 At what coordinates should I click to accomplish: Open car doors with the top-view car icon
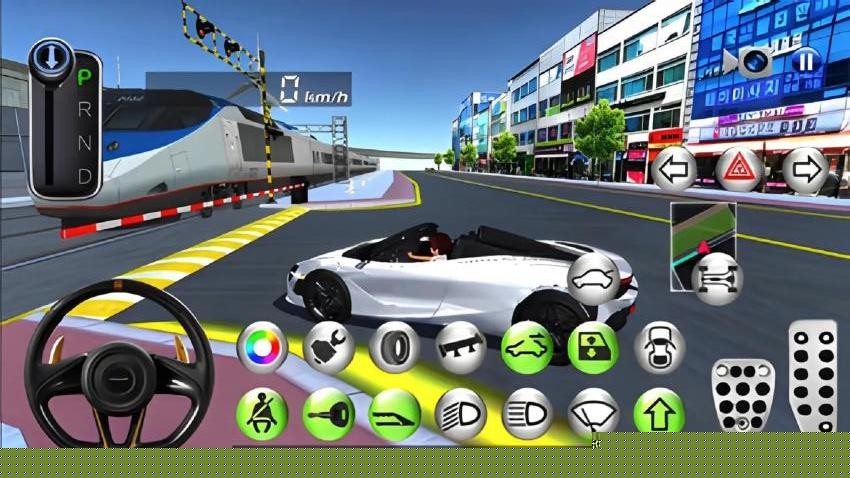pos(659,347)
